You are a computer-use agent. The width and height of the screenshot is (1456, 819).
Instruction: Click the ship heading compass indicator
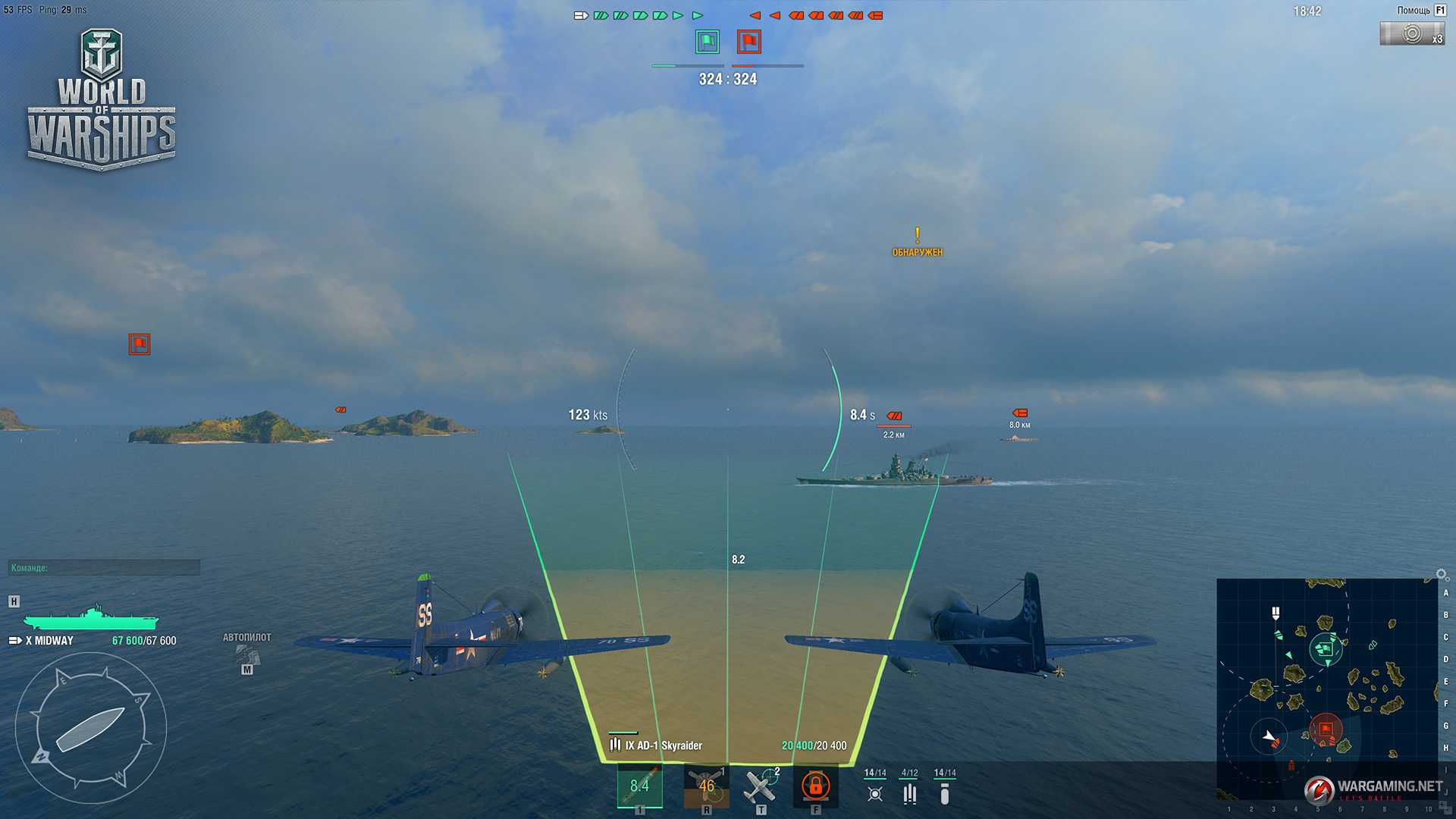pyautogui.click(x=90, y=729)
